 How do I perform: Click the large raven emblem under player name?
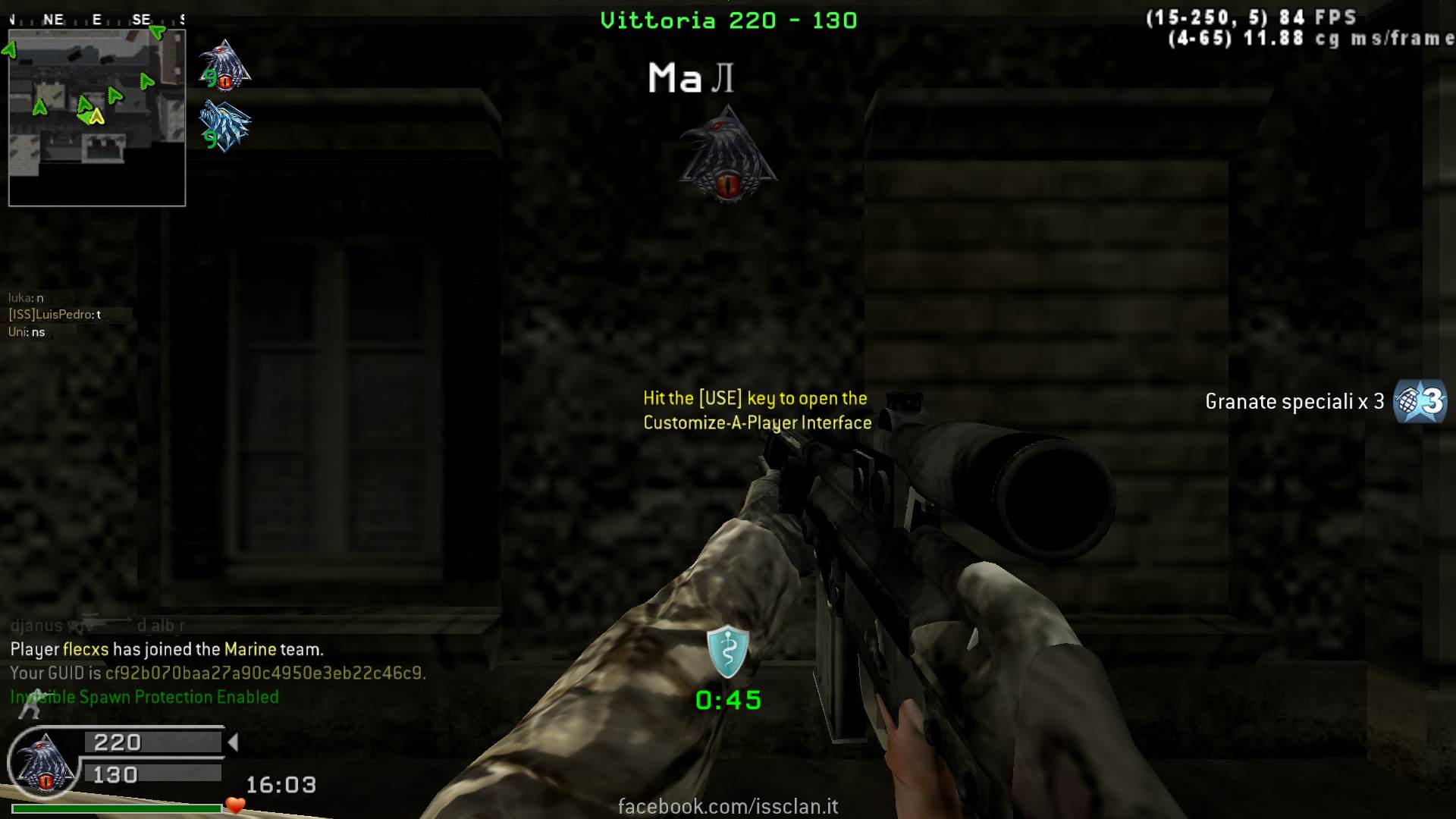click(727, 157)
